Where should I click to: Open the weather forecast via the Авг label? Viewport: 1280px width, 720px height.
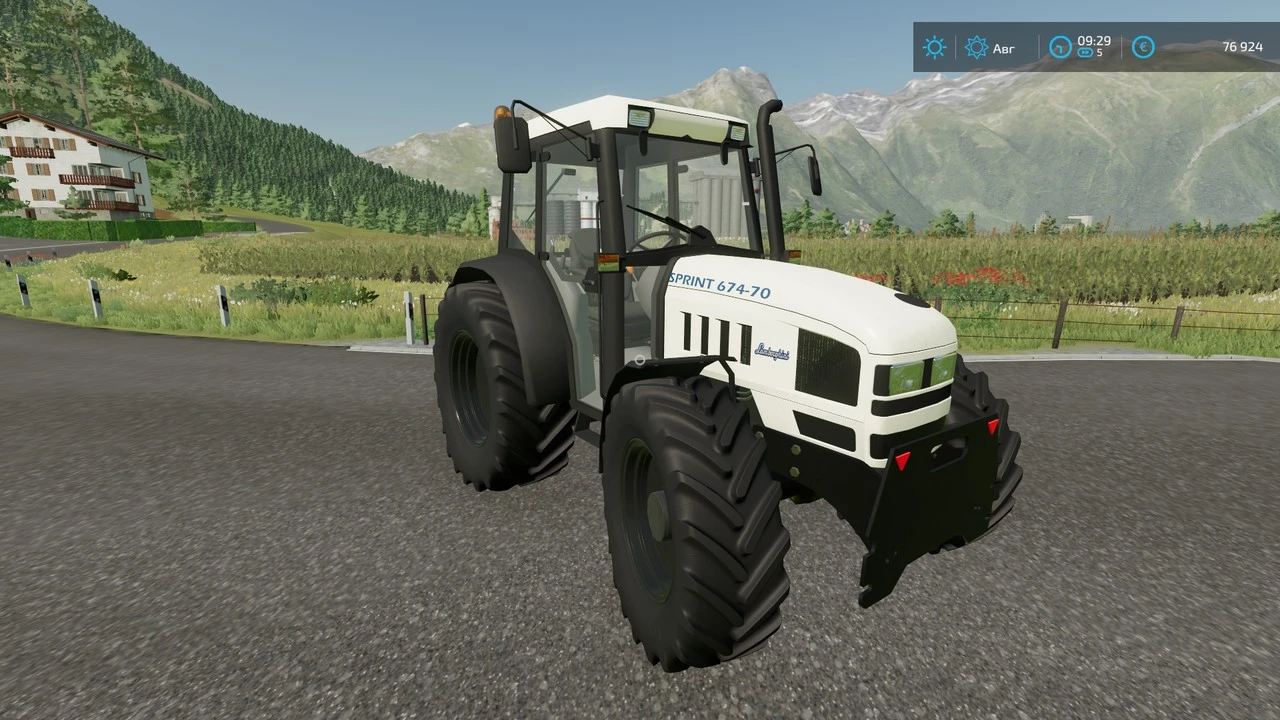tap(1003, 48)
